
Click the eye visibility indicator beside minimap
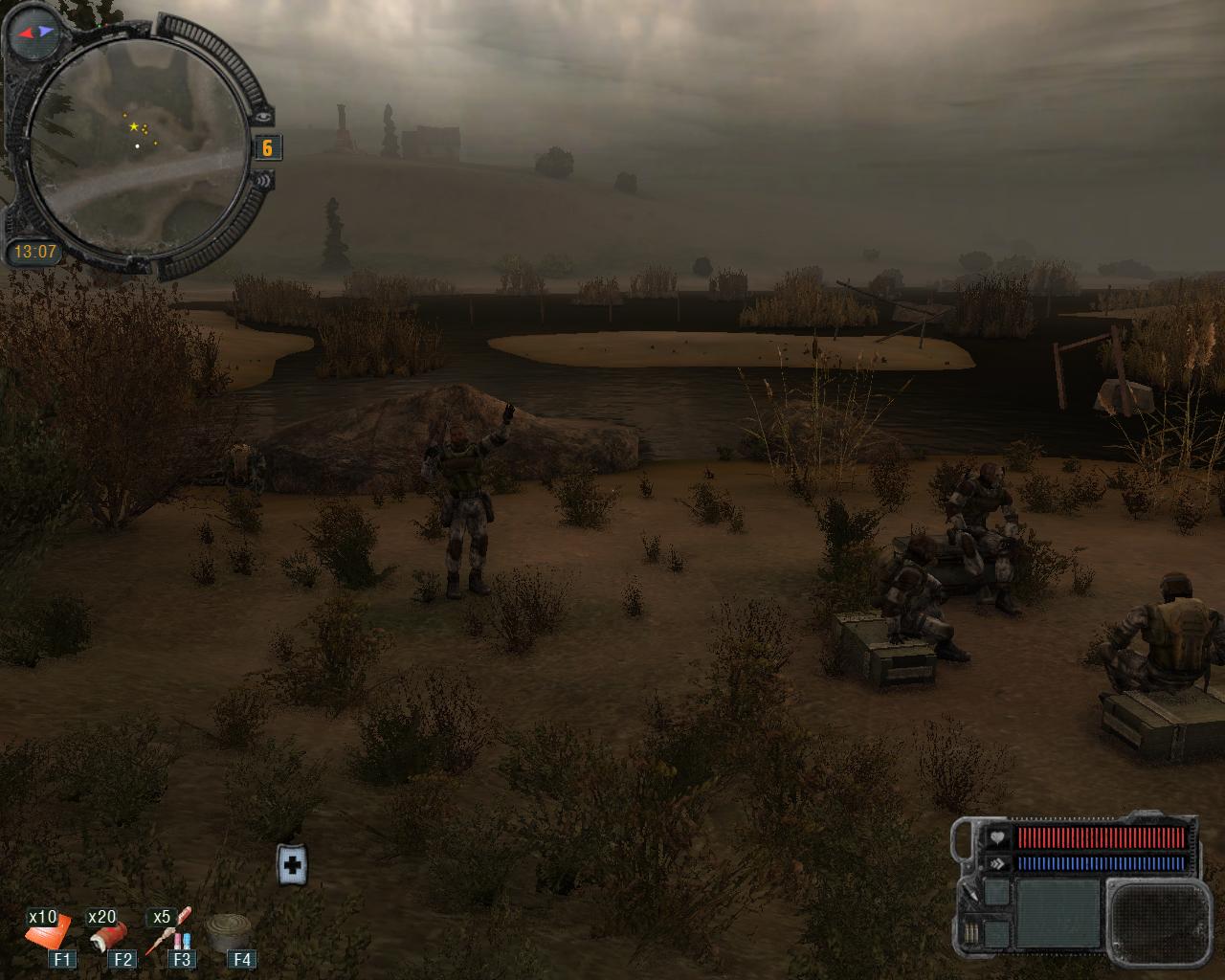[264, 116]
